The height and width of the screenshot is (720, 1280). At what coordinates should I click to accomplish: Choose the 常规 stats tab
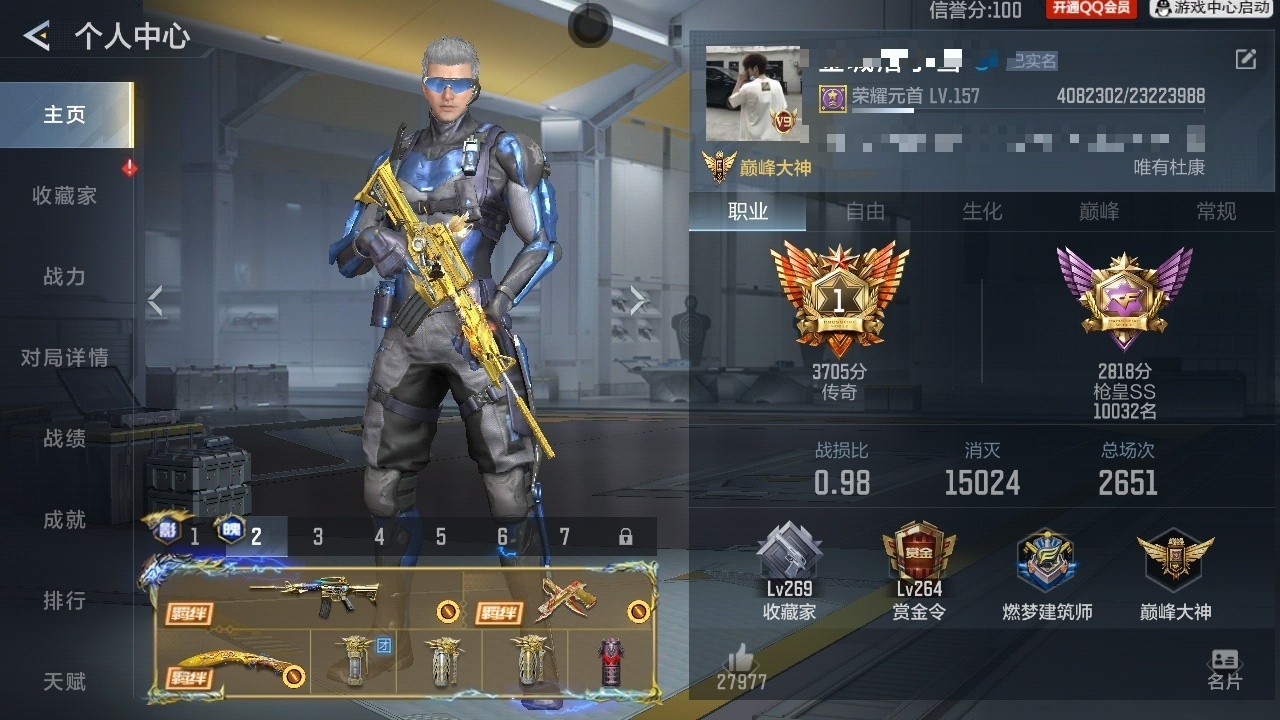pos(1216,212)
